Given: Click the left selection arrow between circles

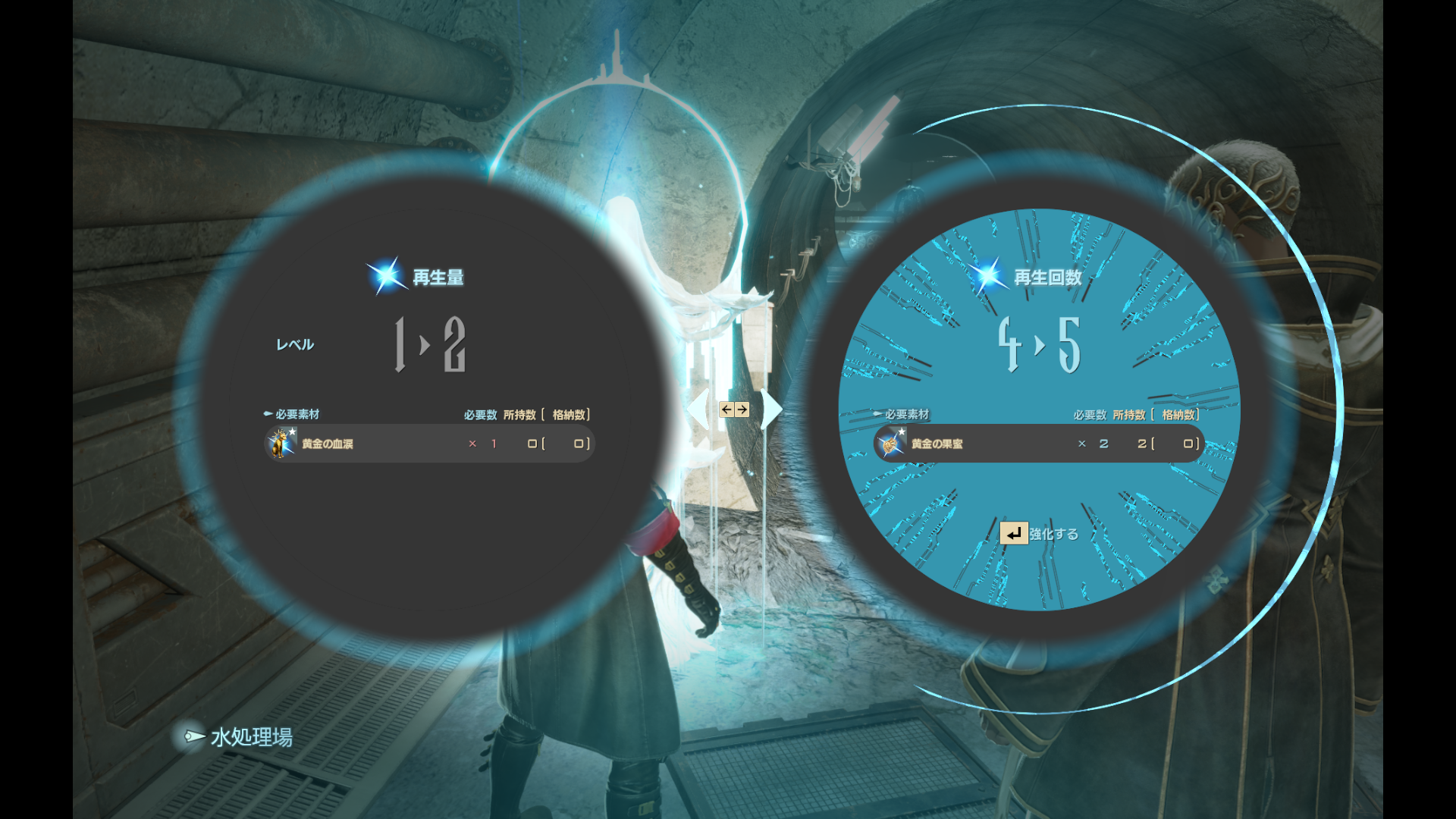Looking at the screenshot, I should click(x=701, y=409).
